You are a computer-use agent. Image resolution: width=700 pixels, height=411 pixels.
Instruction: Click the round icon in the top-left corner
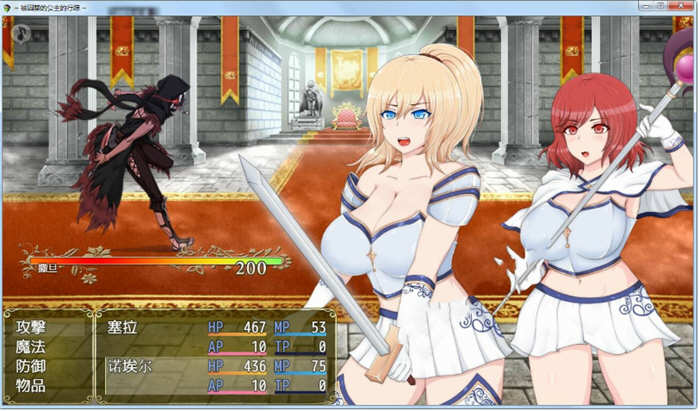22,33
